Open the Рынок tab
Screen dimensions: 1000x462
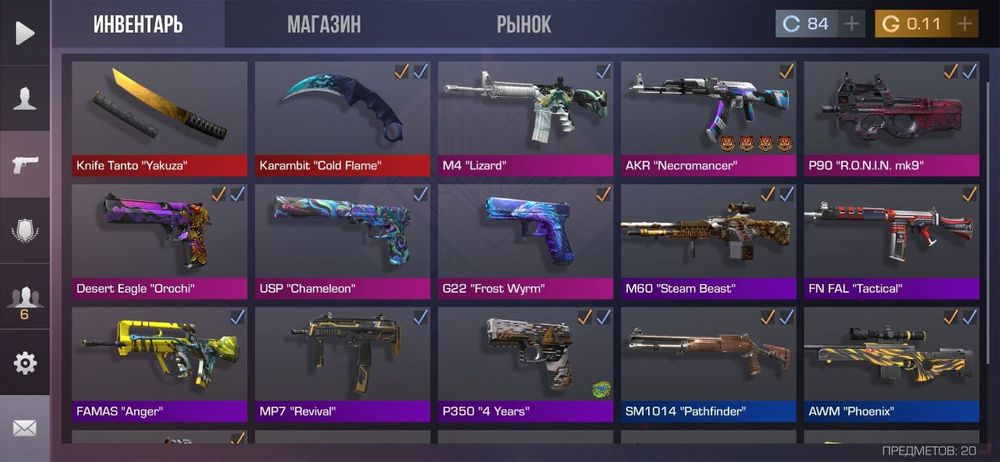524,24
